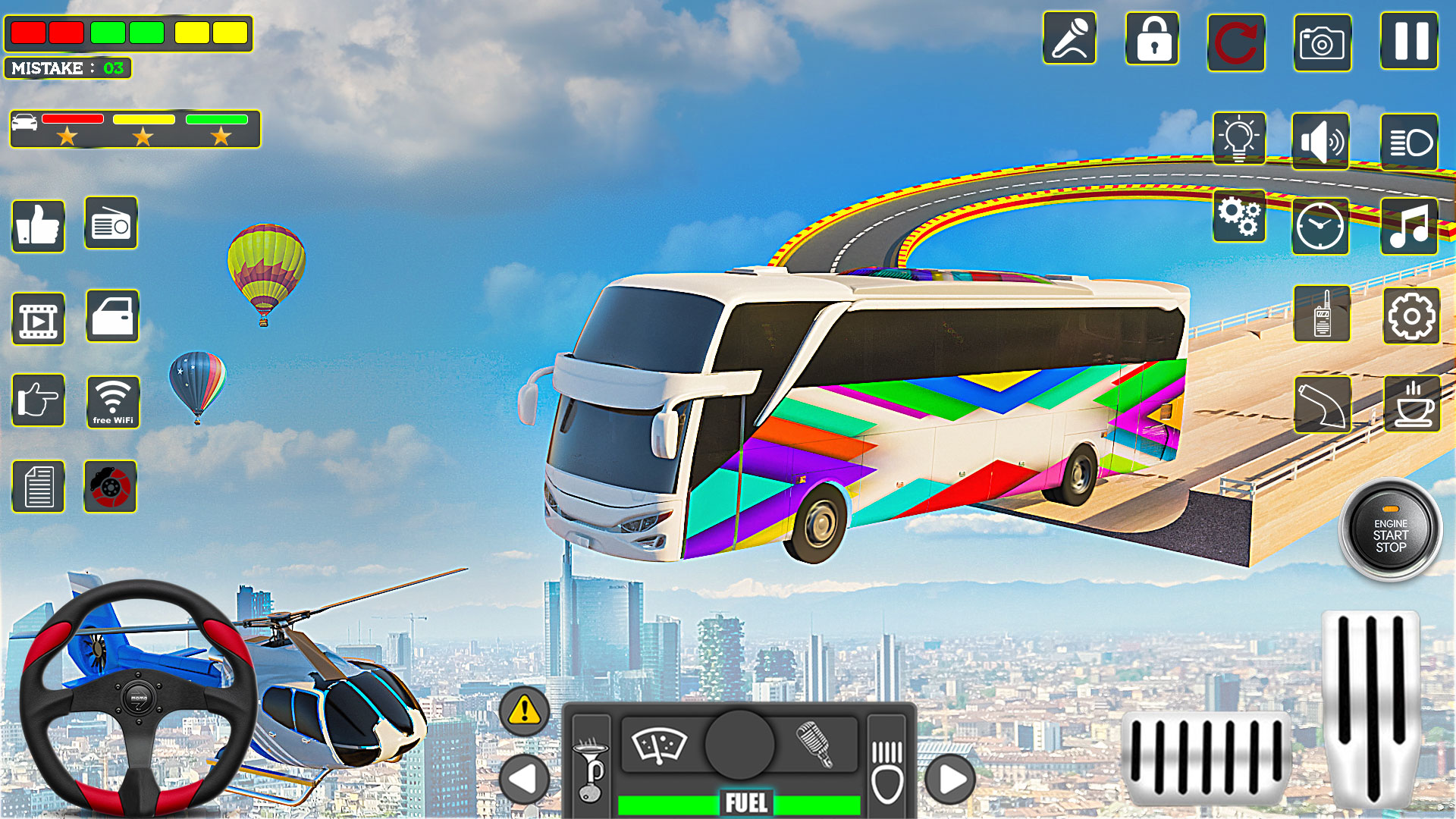Tap the film recorder icon
This screenshot has width=1456, height=819.
coord(37,318)
